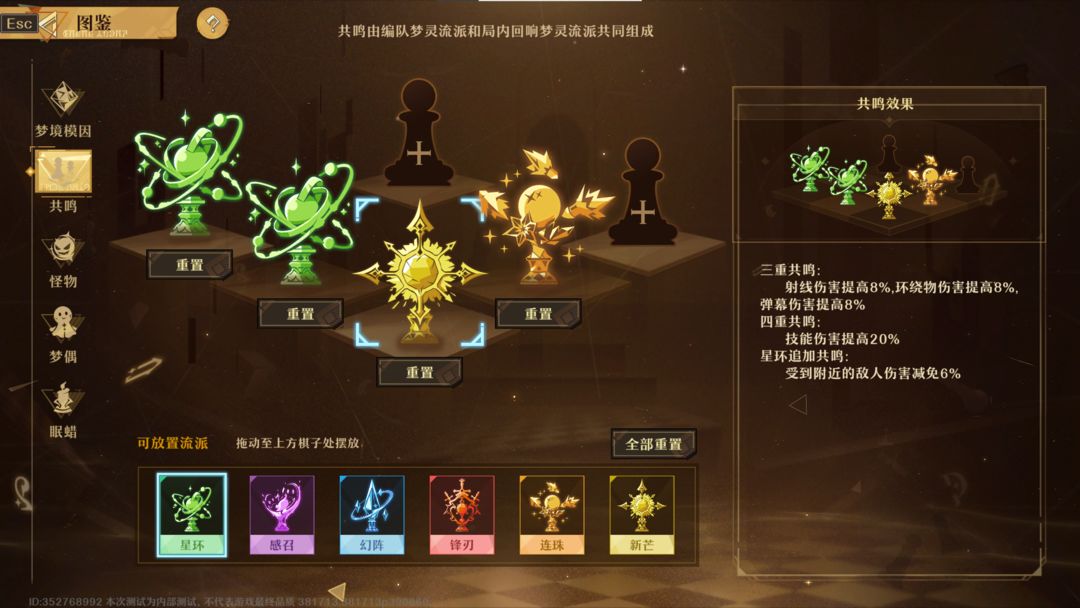Select the 连珠 style card in the bottom row
The width and height of the screenshot is (1080, 608).
click(551, 514)
